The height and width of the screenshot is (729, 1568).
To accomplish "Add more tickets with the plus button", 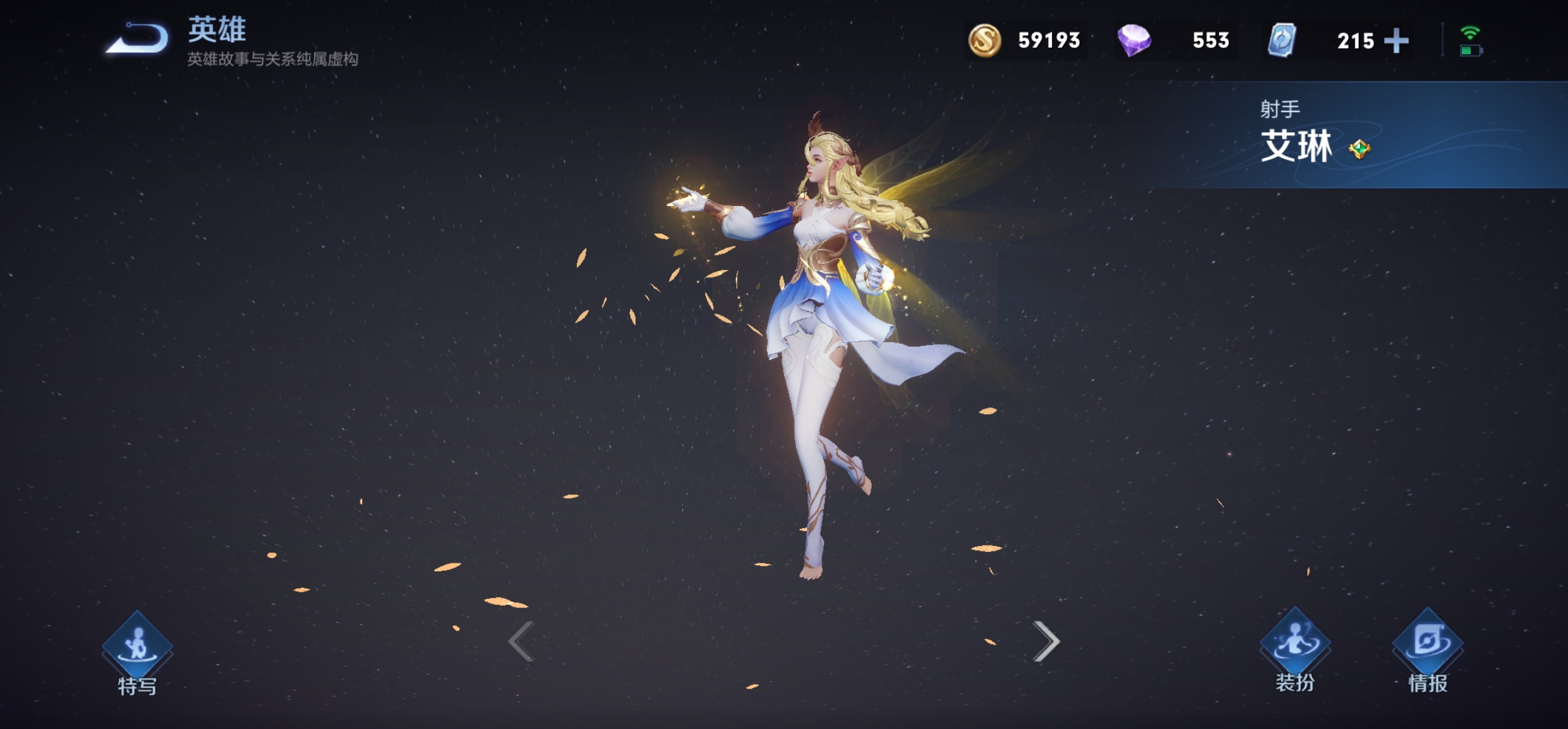I will coord(1396,41).
